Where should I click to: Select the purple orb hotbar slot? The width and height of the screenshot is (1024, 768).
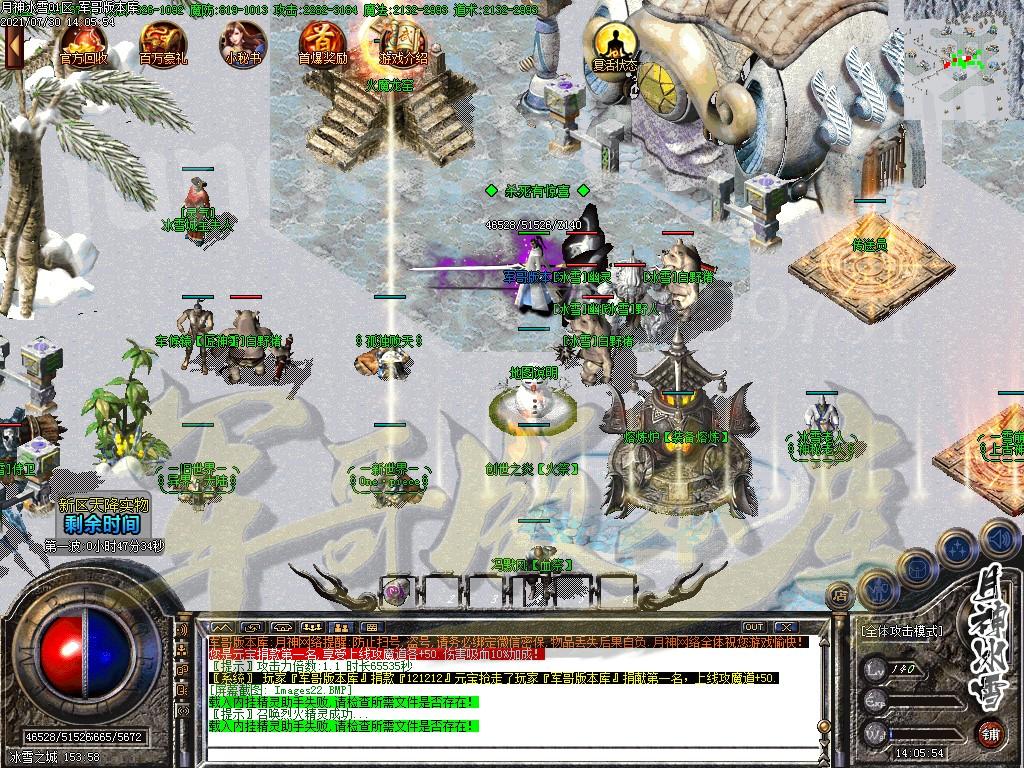point(397,589)
